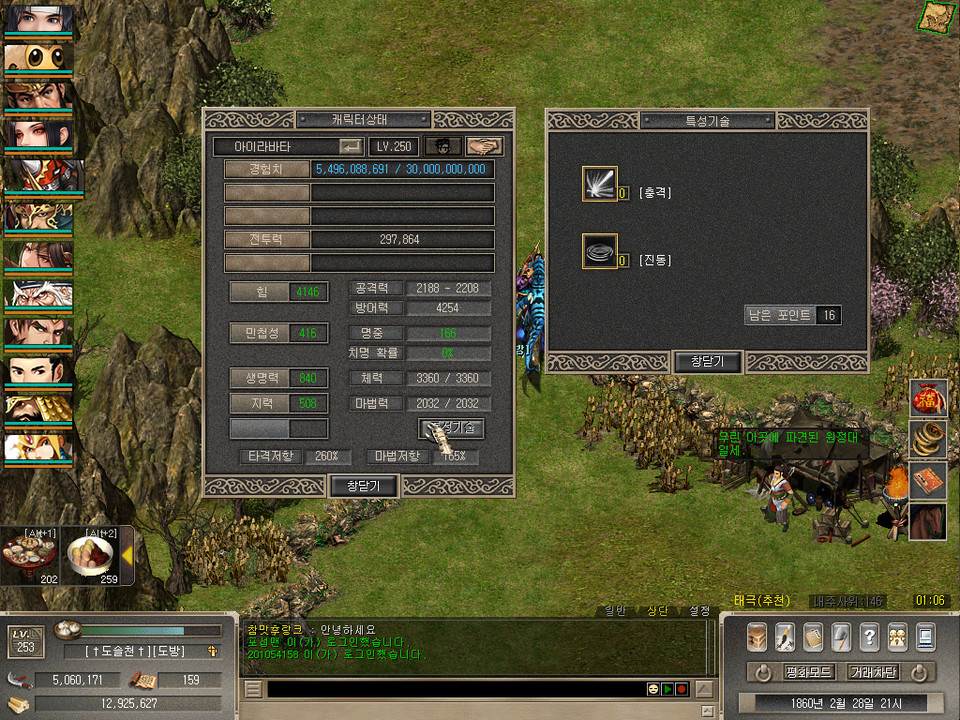Select the 충격 trait skill icon
The height and width of the screenshot is (720, 960).
coord(600,184)
